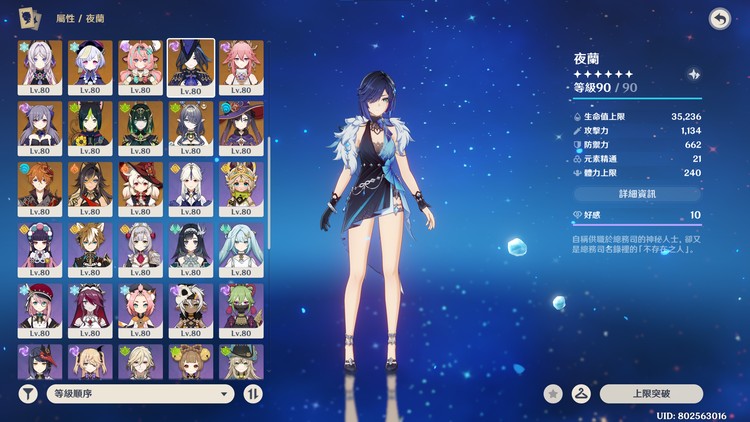750x422 pixels.
Task: Pick orange-haired Tartaglia portrait
Action: (x=40, y=186)
